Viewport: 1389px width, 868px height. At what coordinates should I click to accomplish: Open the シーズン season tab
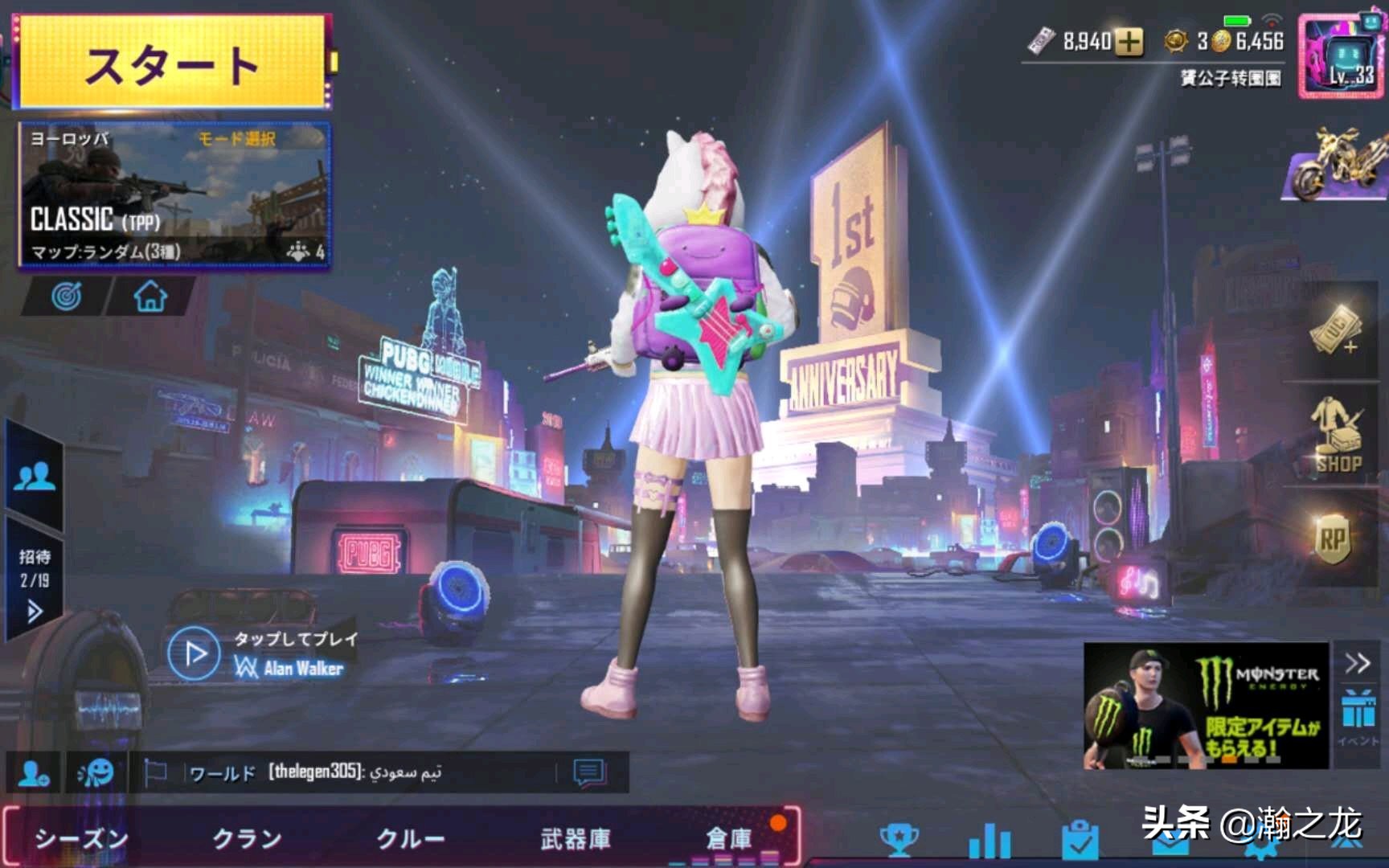81,839
